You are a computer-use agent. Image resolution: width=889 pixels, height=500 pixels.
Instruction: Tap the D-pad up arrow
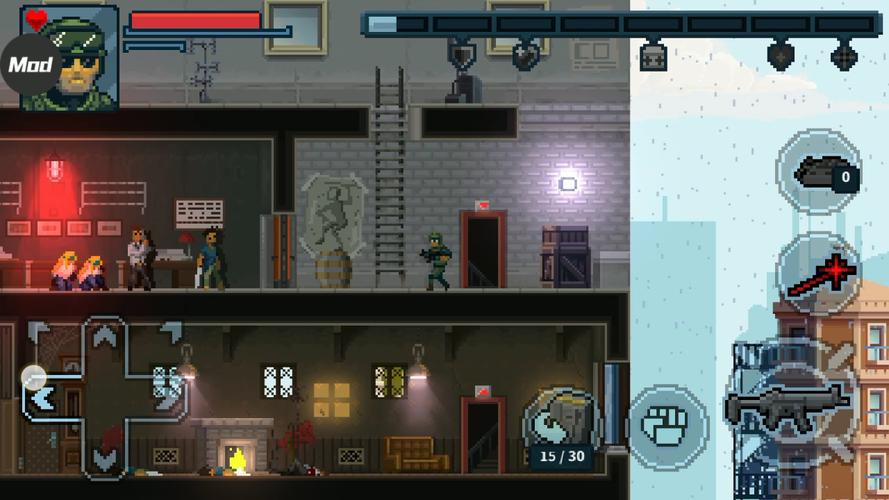[x=104, y=336]
